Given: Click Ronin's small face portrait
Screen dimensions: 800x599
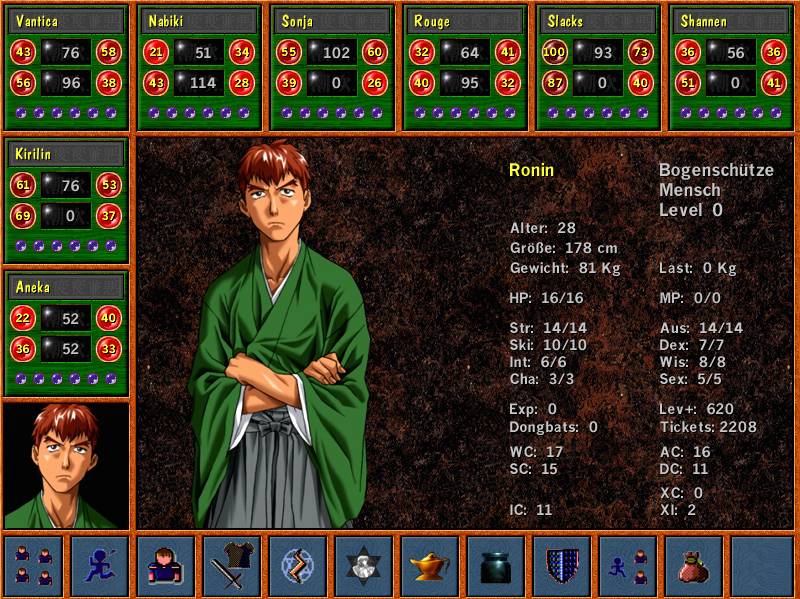Looking at the screenshot, I should click(x=66, y=466).
